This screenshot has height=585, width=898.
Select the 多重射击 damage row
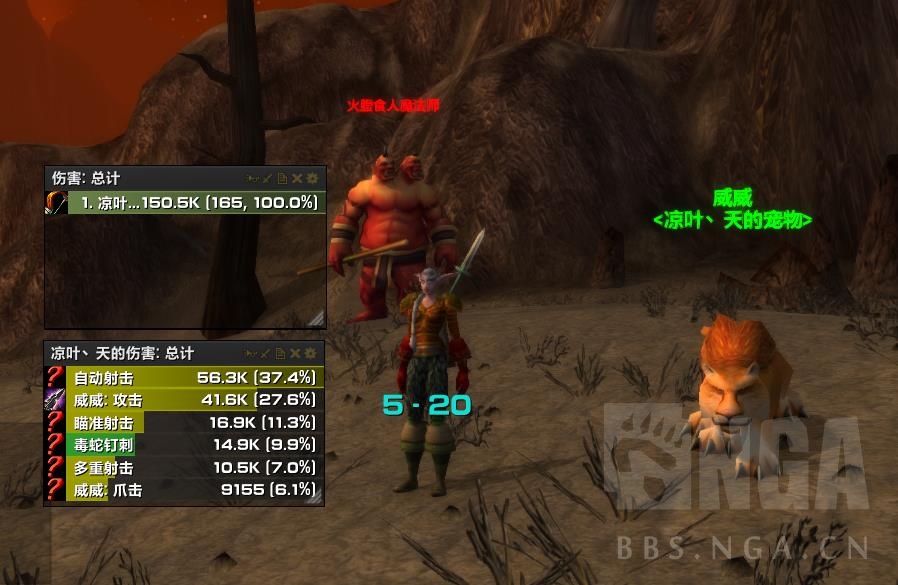(x=185, y=467)
